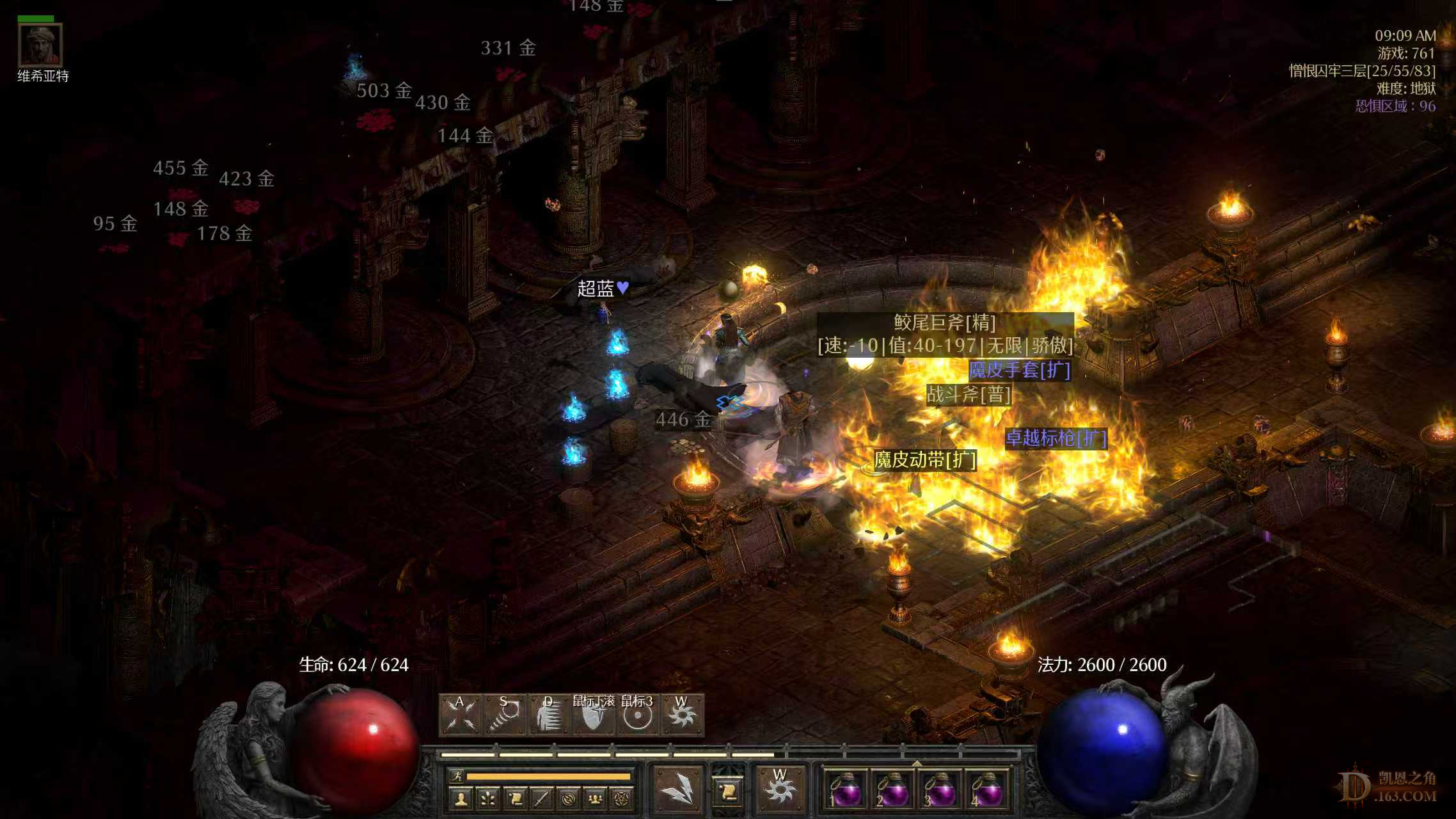Activate the hotbar skill bound to S
This screenshot has width=1456, height=819.
click(x=505, y=714)
